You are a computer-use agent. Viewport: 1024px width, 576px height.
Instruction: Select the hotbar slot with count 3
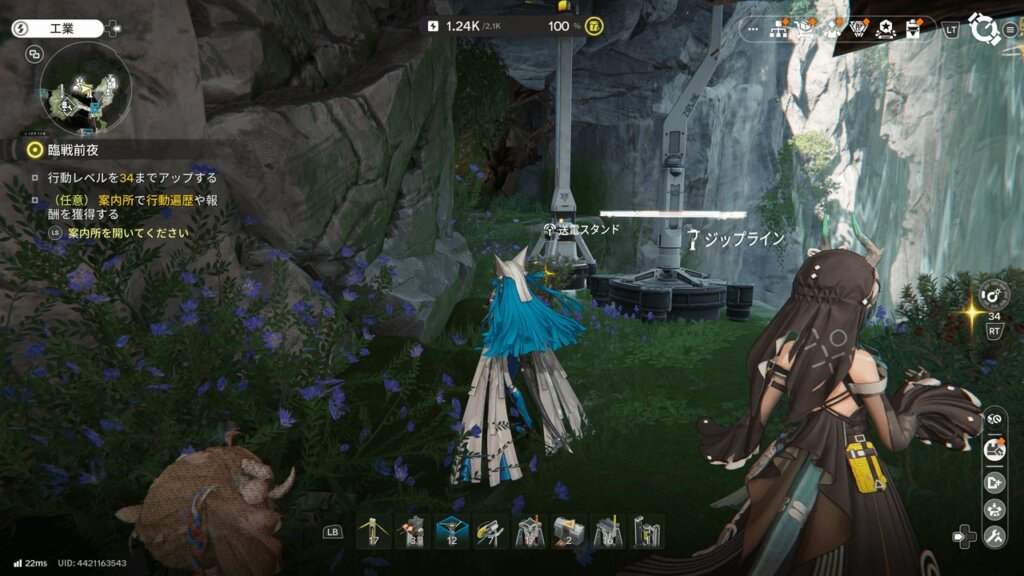pos(412,532)
